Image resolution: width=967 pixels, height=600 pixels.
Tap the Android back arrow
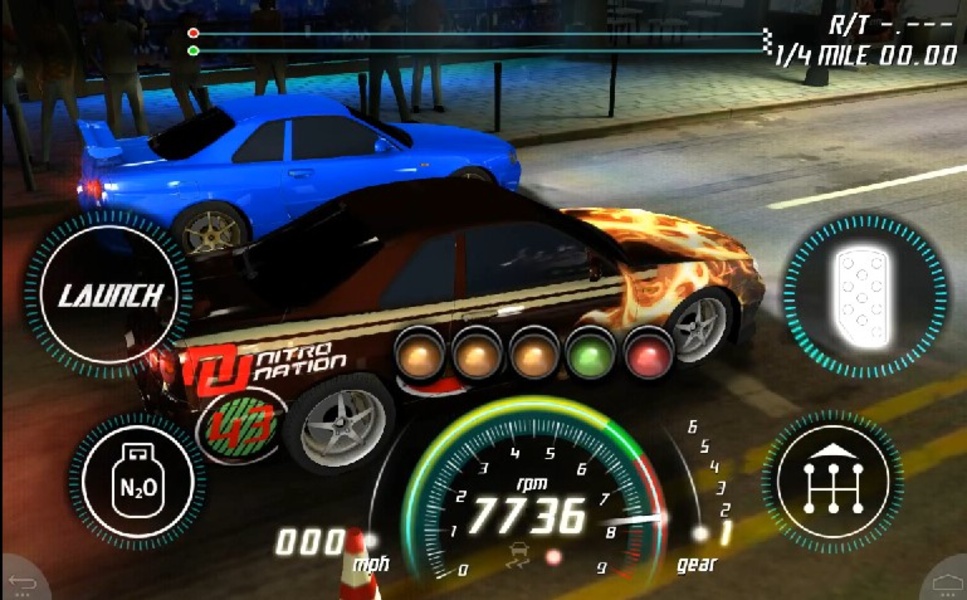(x=22, y=582)
